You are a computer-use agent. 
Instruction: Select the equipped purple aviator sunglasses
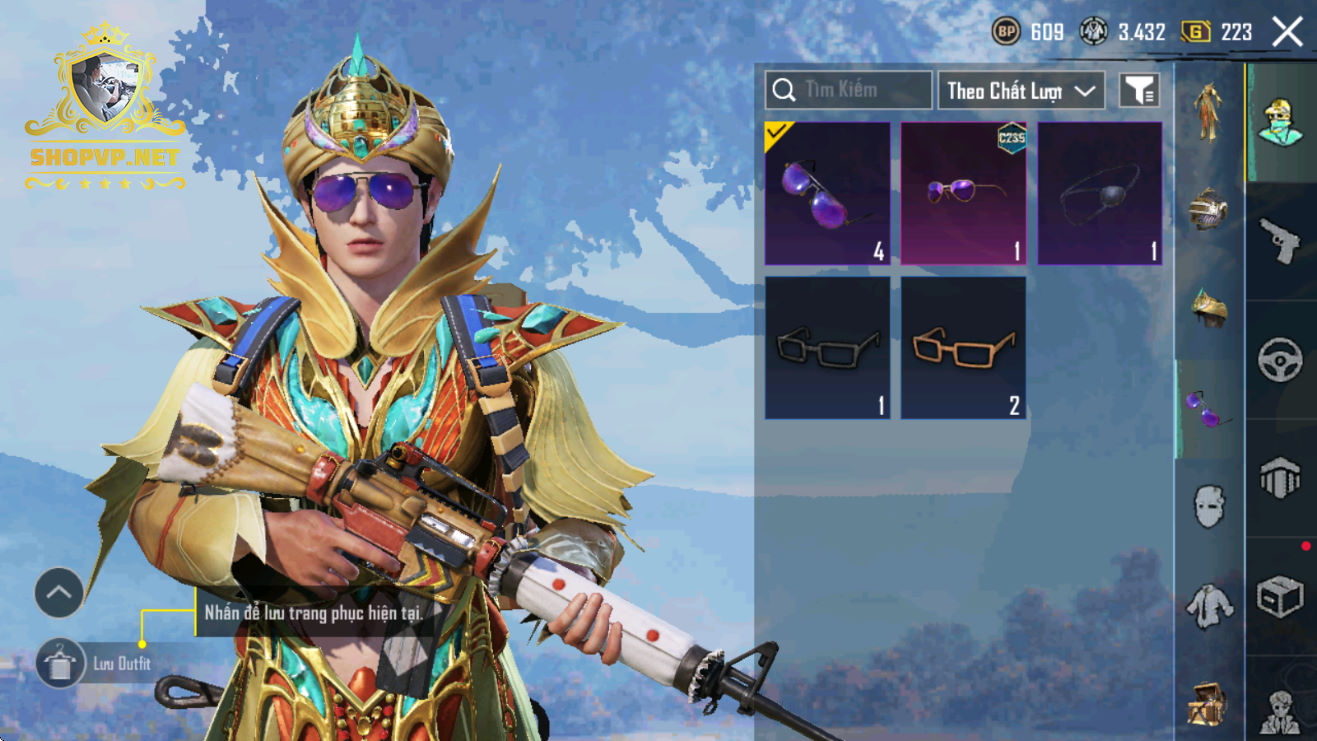[x=827, y=194]
